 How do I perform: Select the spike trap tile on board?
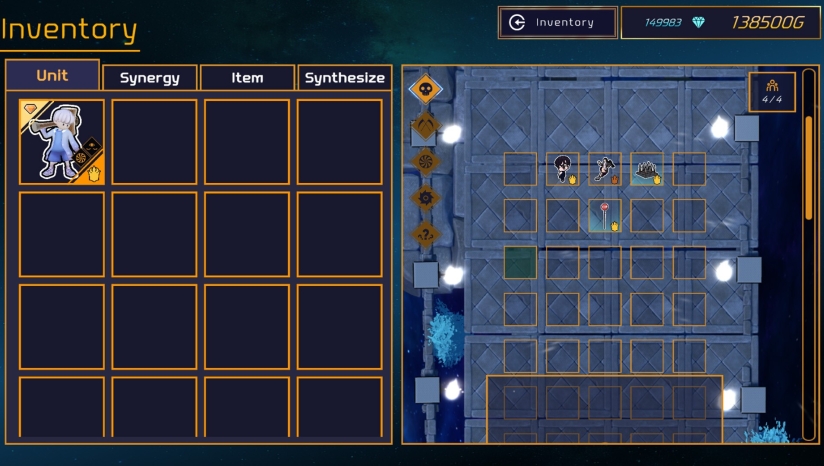[x=647, y=170]
